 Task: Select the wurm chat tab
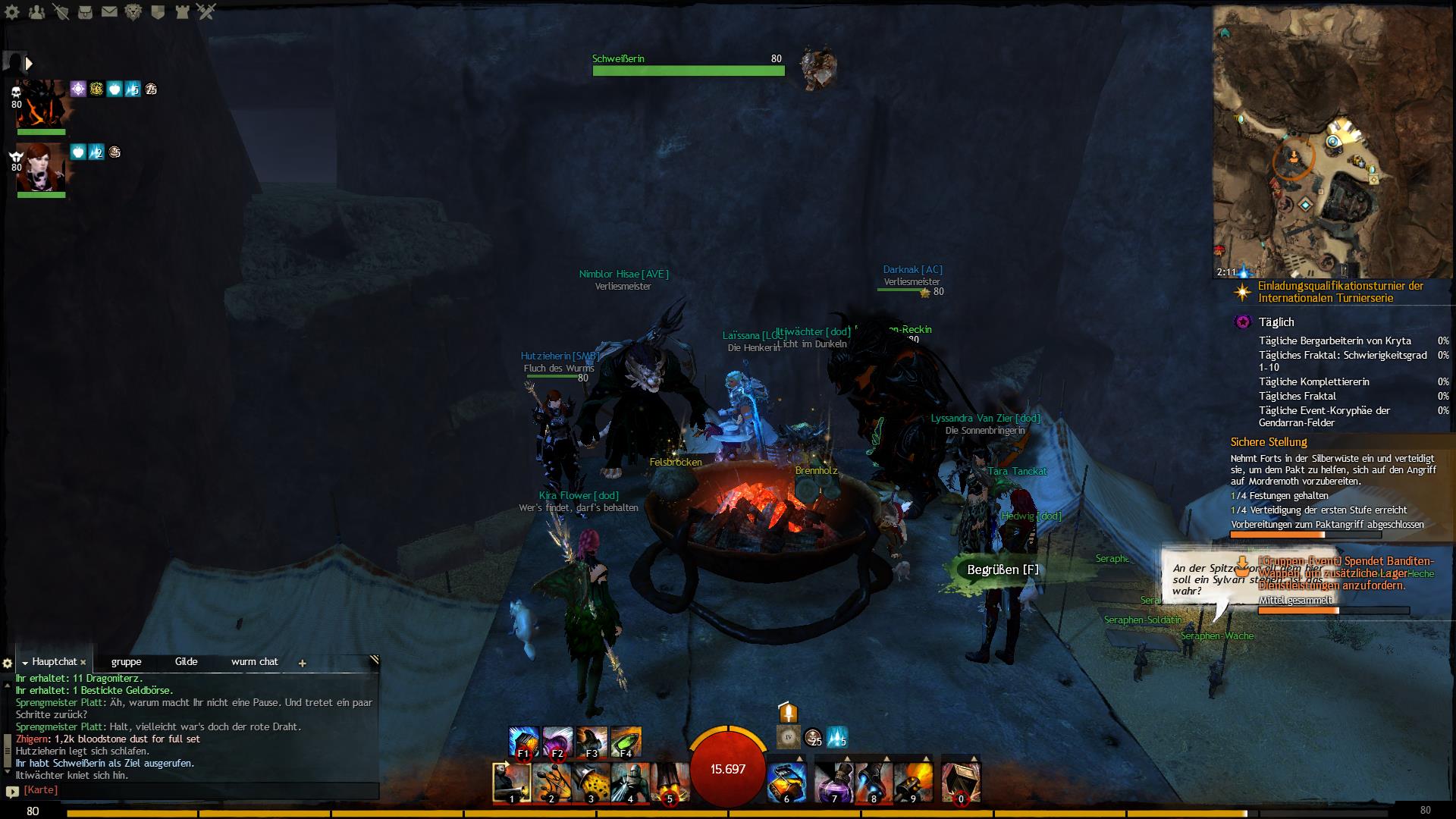point(254,661)
